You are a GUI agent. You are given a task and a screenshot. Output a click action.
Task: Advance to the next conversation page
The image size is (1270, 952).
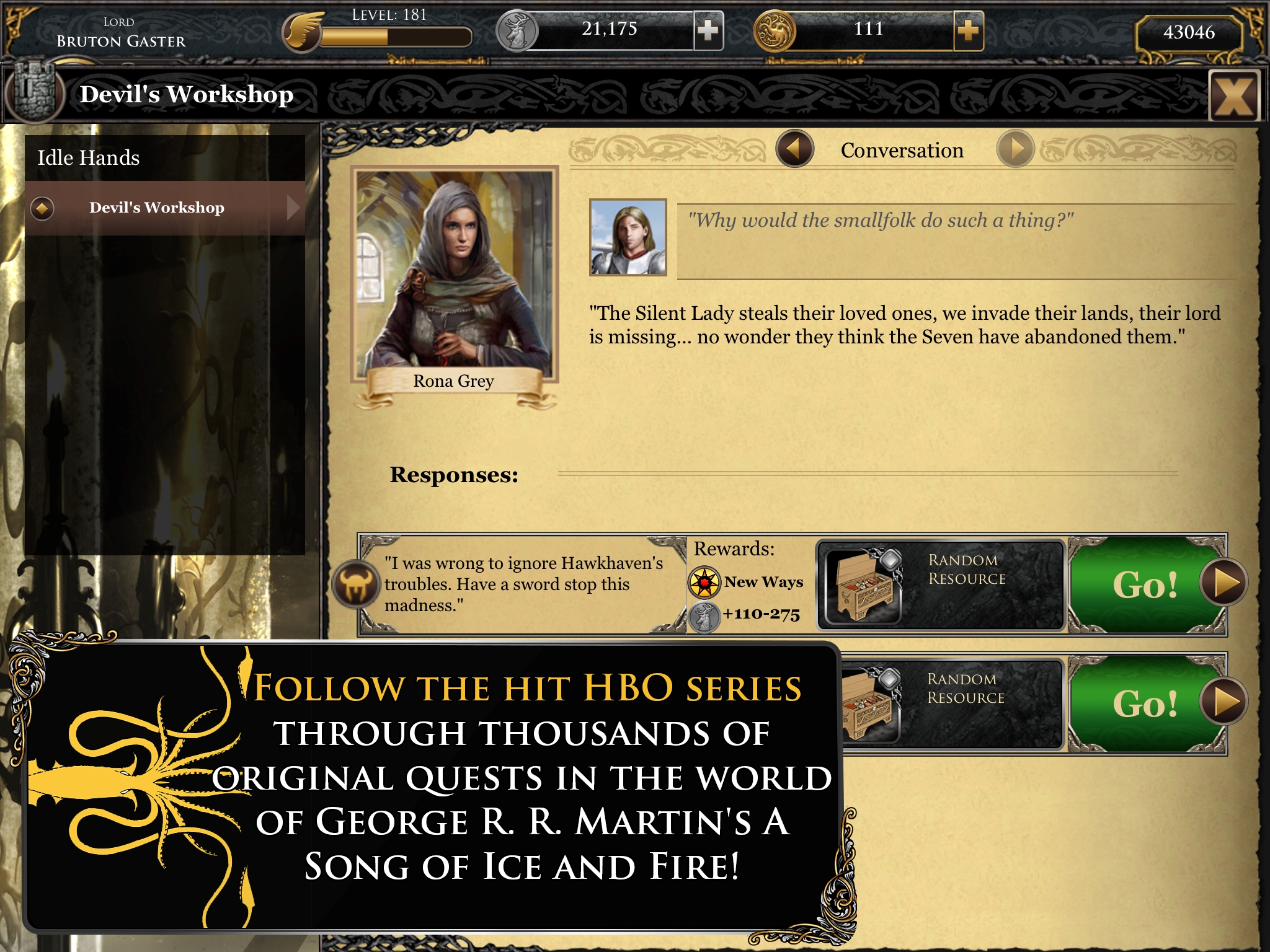point(1015,149)
